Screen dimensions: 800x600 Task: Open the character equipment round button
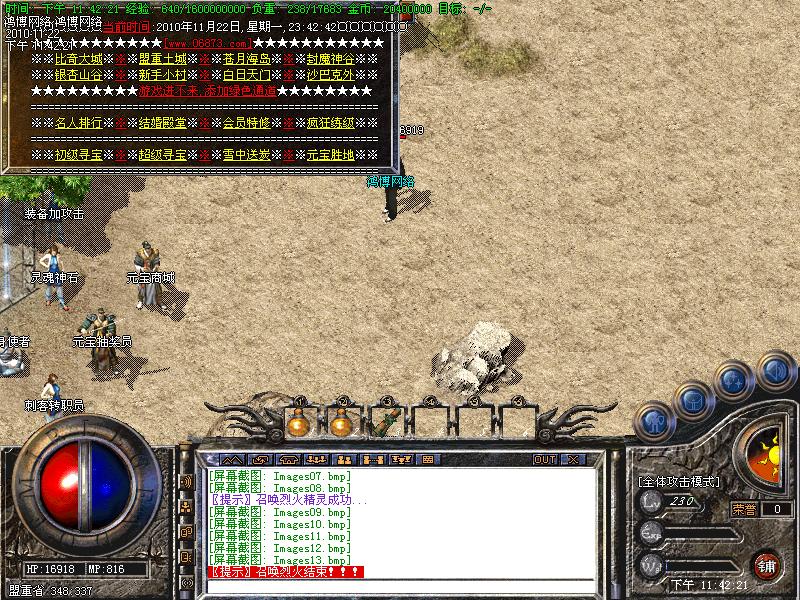click(651, 420)
